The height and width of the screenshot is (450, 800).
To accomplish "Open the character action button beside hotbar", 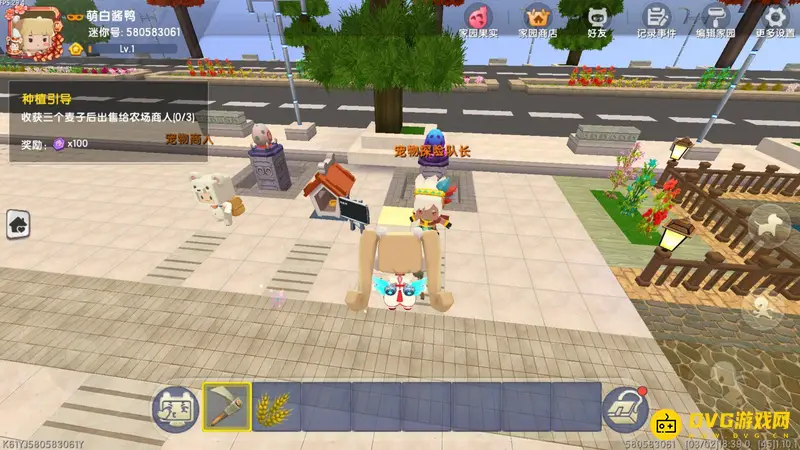I will 173,408.
